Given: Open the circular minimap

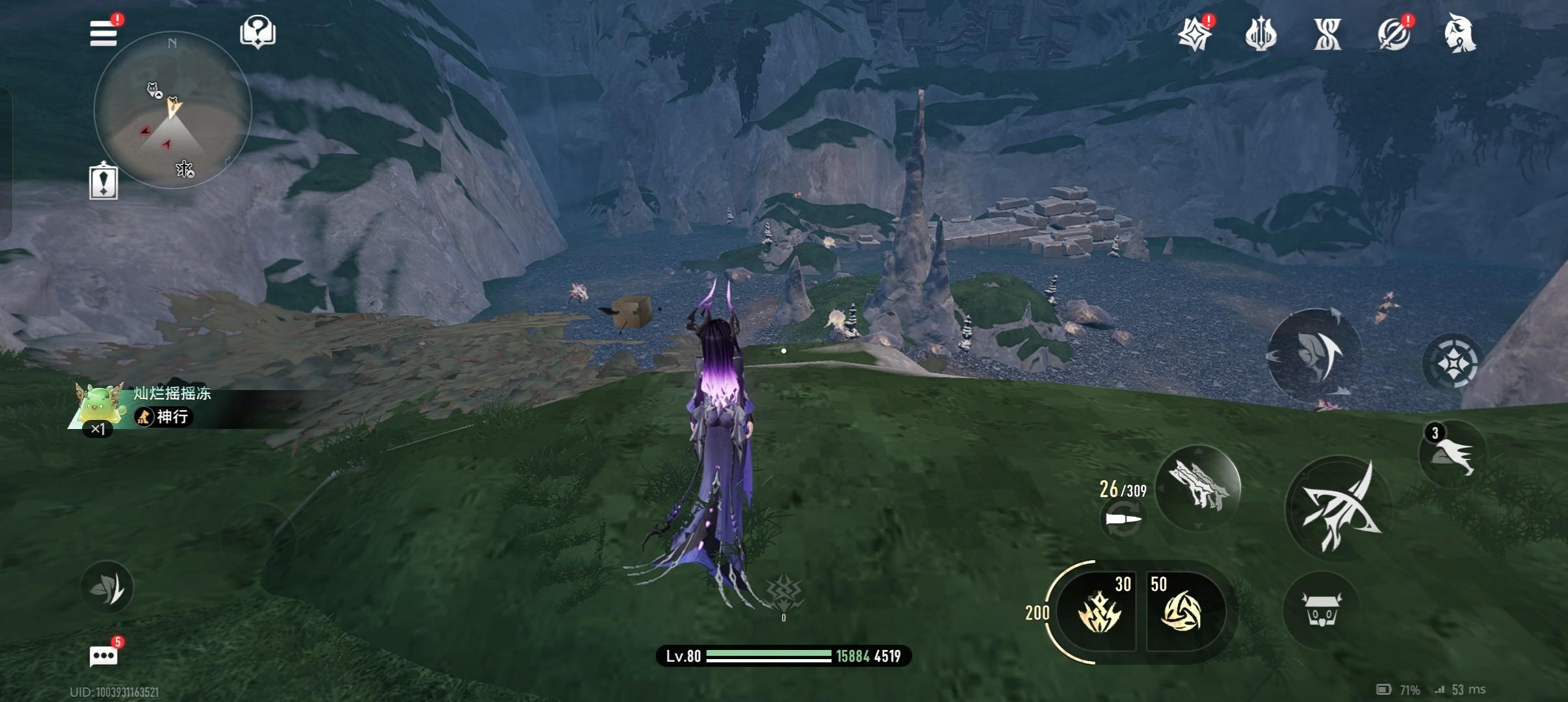Looking at the screenshot, I should pos(173,110).
